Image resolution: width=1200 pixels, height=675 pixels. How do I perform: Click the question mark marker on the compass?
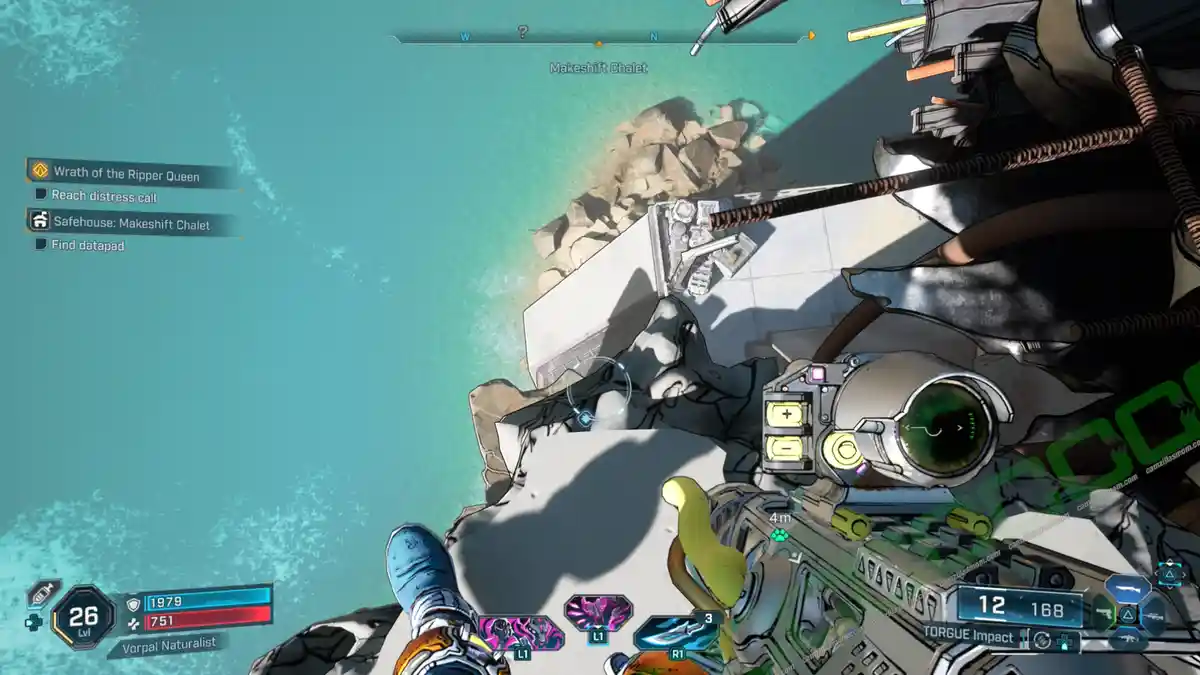pos(522,33)
